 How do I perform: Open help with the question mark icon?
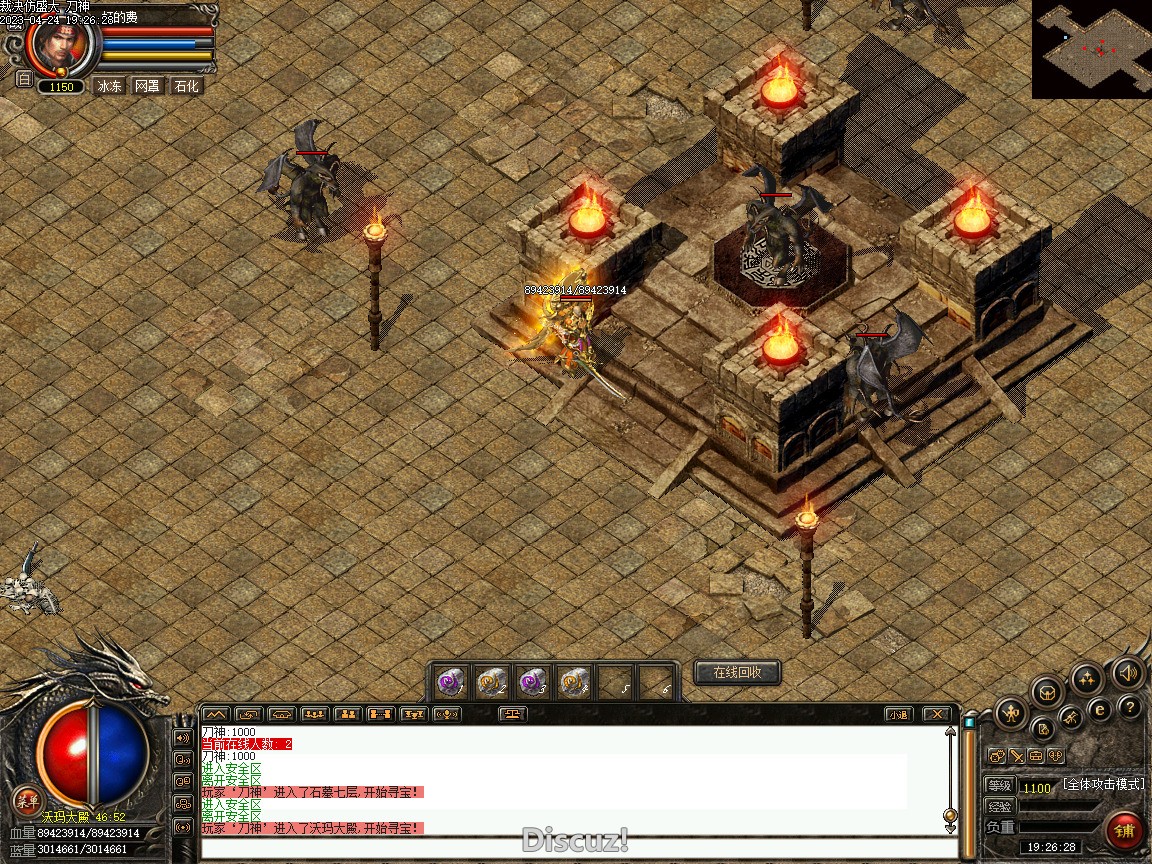coord(1130,708)
